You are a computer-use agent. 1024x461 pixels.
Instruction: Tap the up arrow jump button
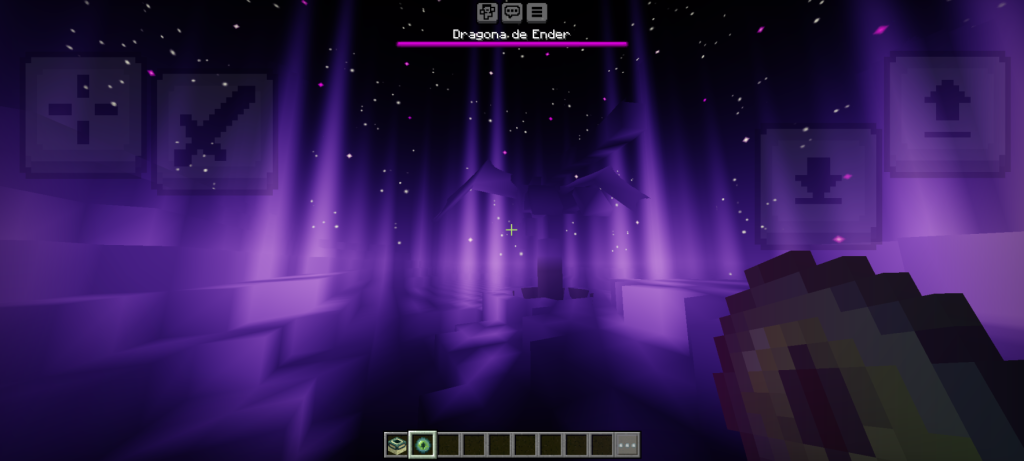coord(948,112)
